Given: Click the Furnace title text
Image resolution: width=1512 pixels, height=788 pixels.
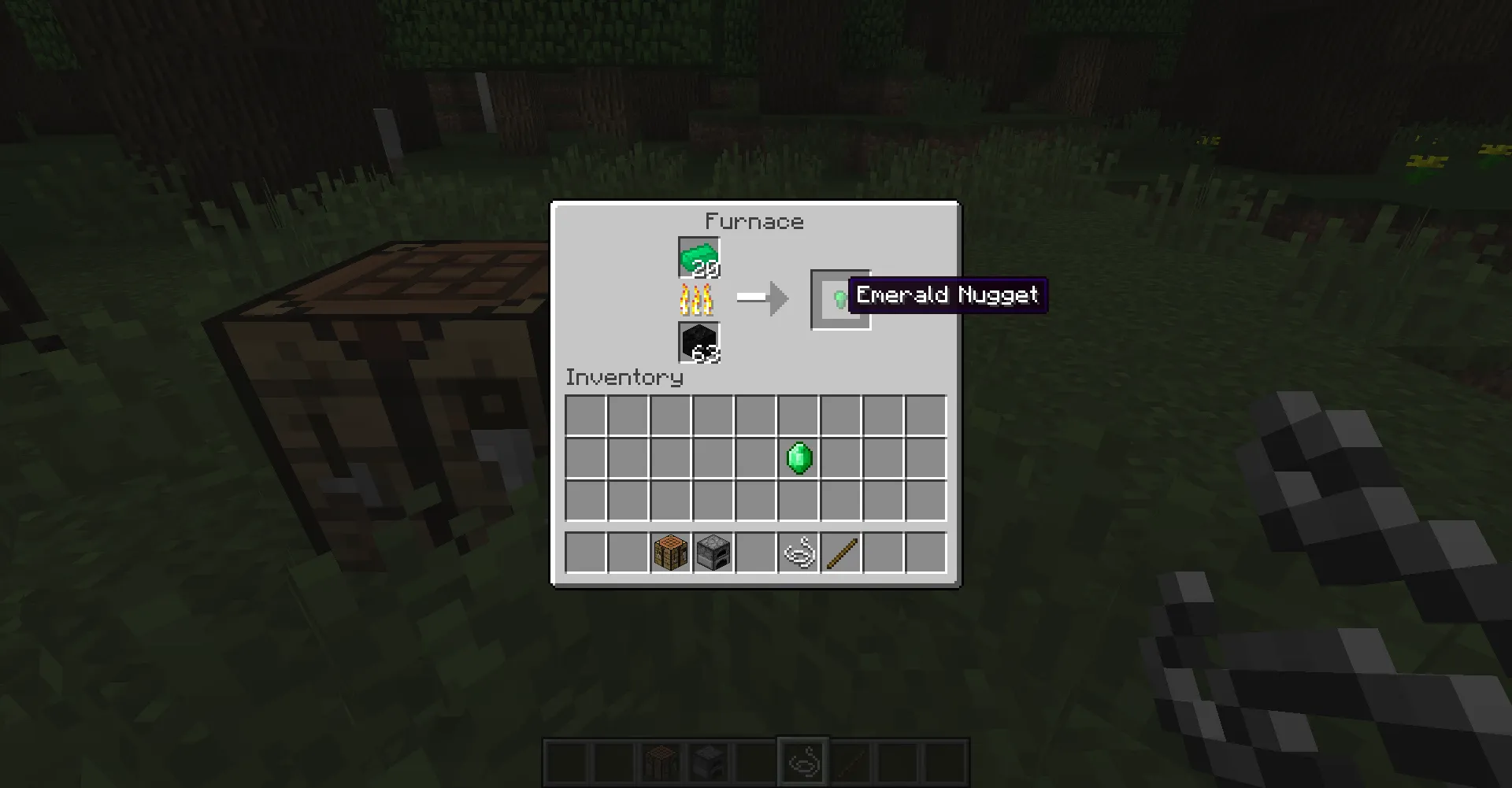Looking at the screenshot, I should pos(755,221).
